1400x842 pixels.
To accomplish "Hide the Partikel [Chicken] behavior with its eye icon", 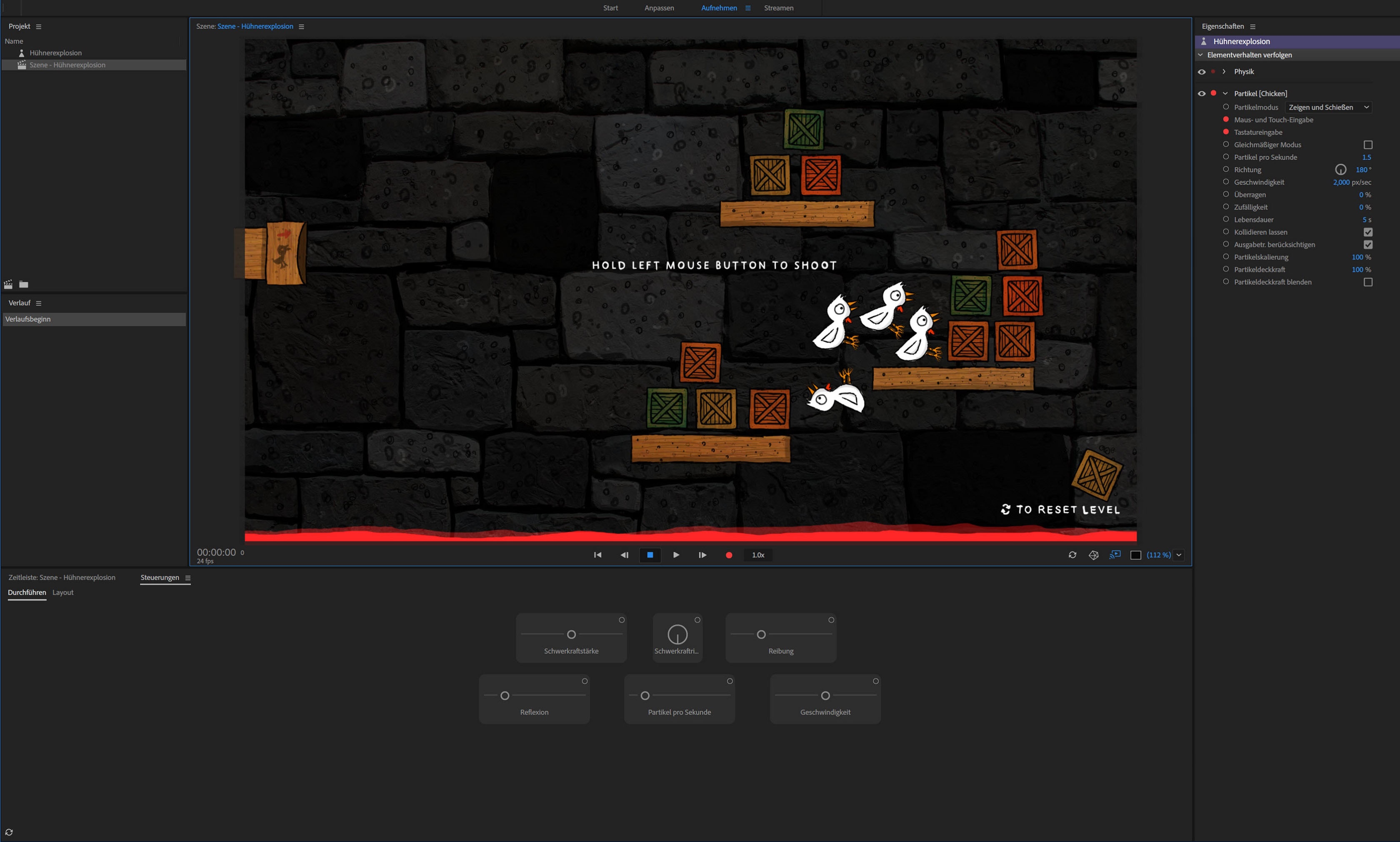I will pyautogui.click(x=1201, y=94).
